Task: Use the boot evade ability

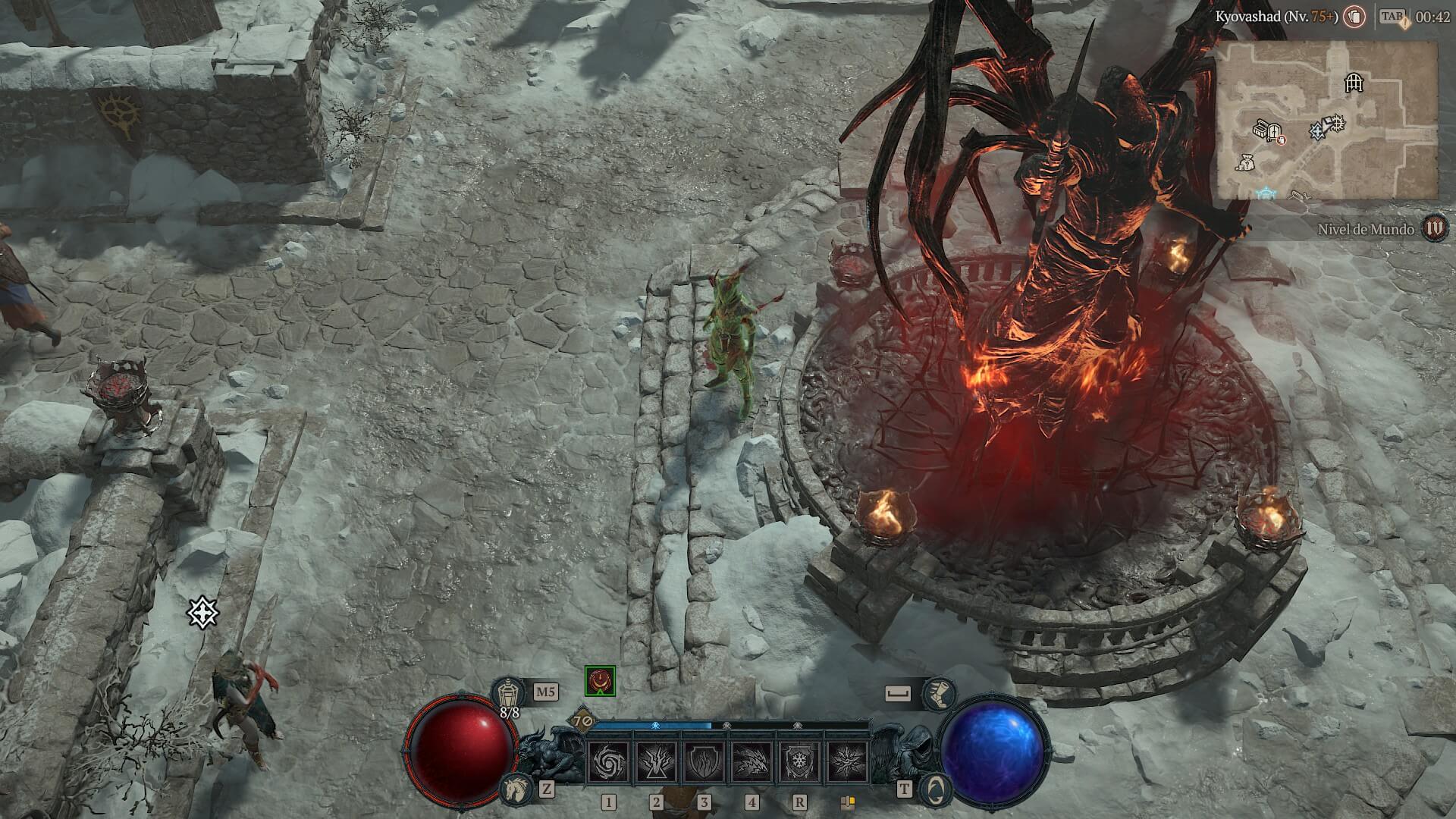Action: tap(939, 692)
